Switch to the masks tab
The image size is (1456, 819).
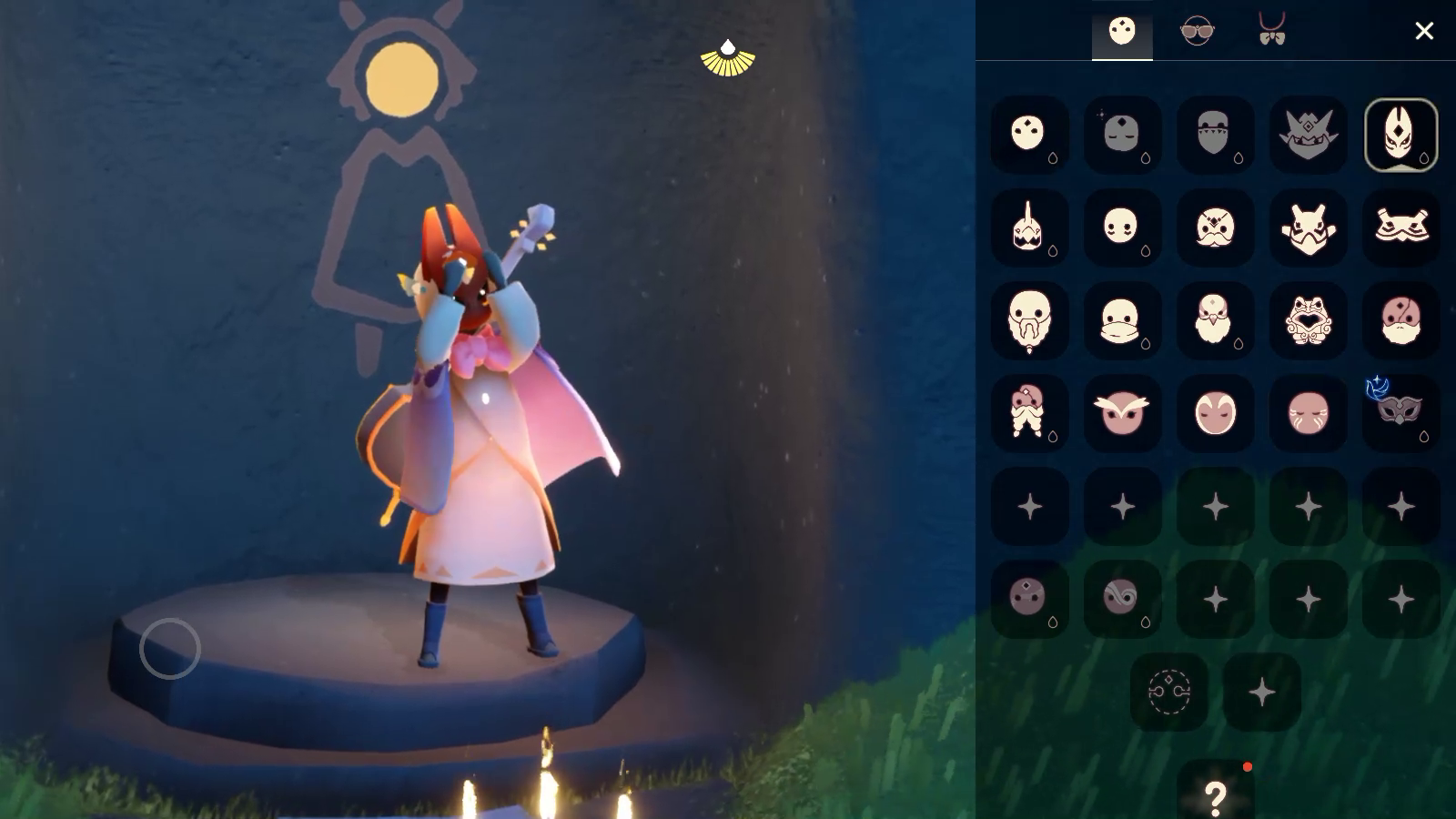click(1122, 32)
